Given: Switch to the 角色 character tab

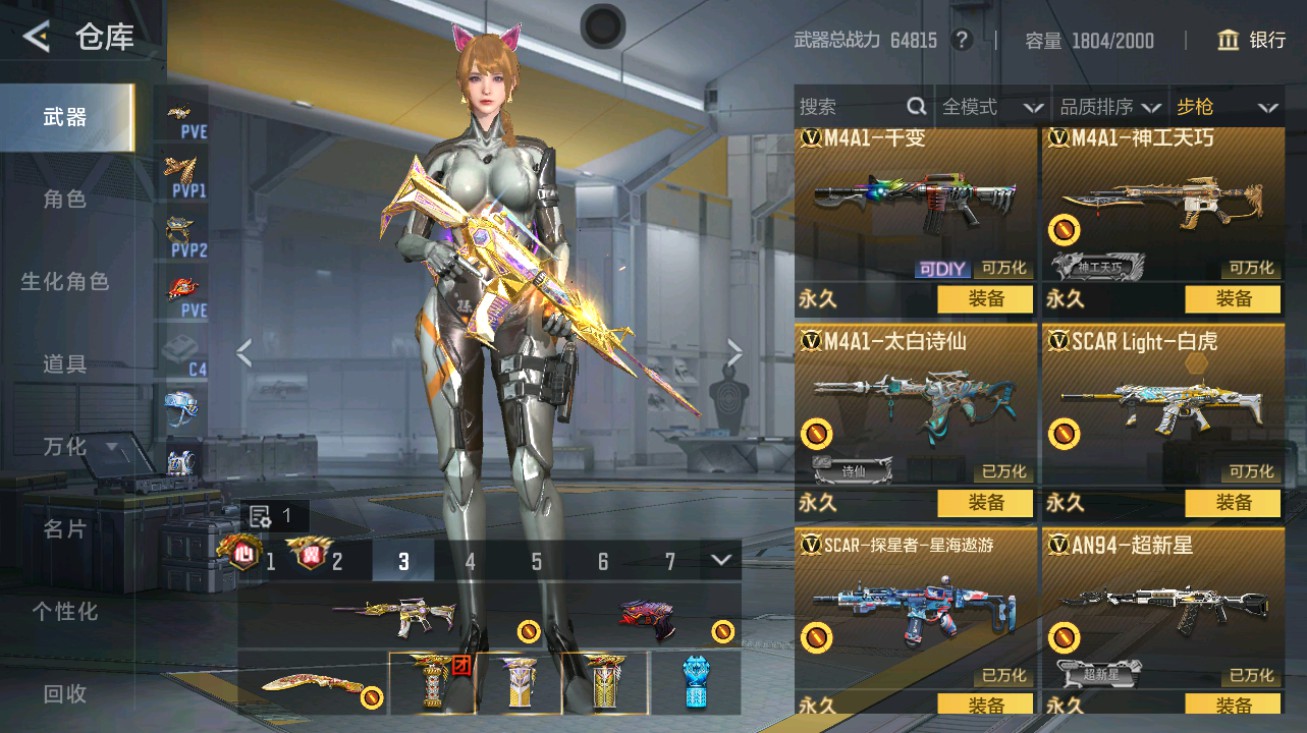Looking at the screenshot, I should pyautogui.click(x=65, y=199).
